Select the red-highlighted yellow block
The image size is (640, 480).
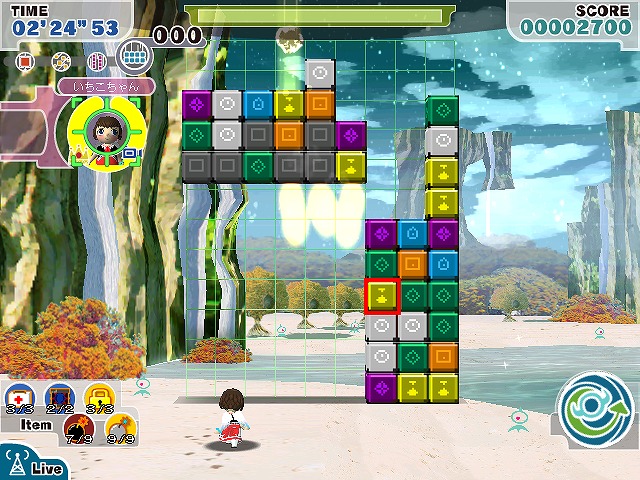click(x=381, y=295)
